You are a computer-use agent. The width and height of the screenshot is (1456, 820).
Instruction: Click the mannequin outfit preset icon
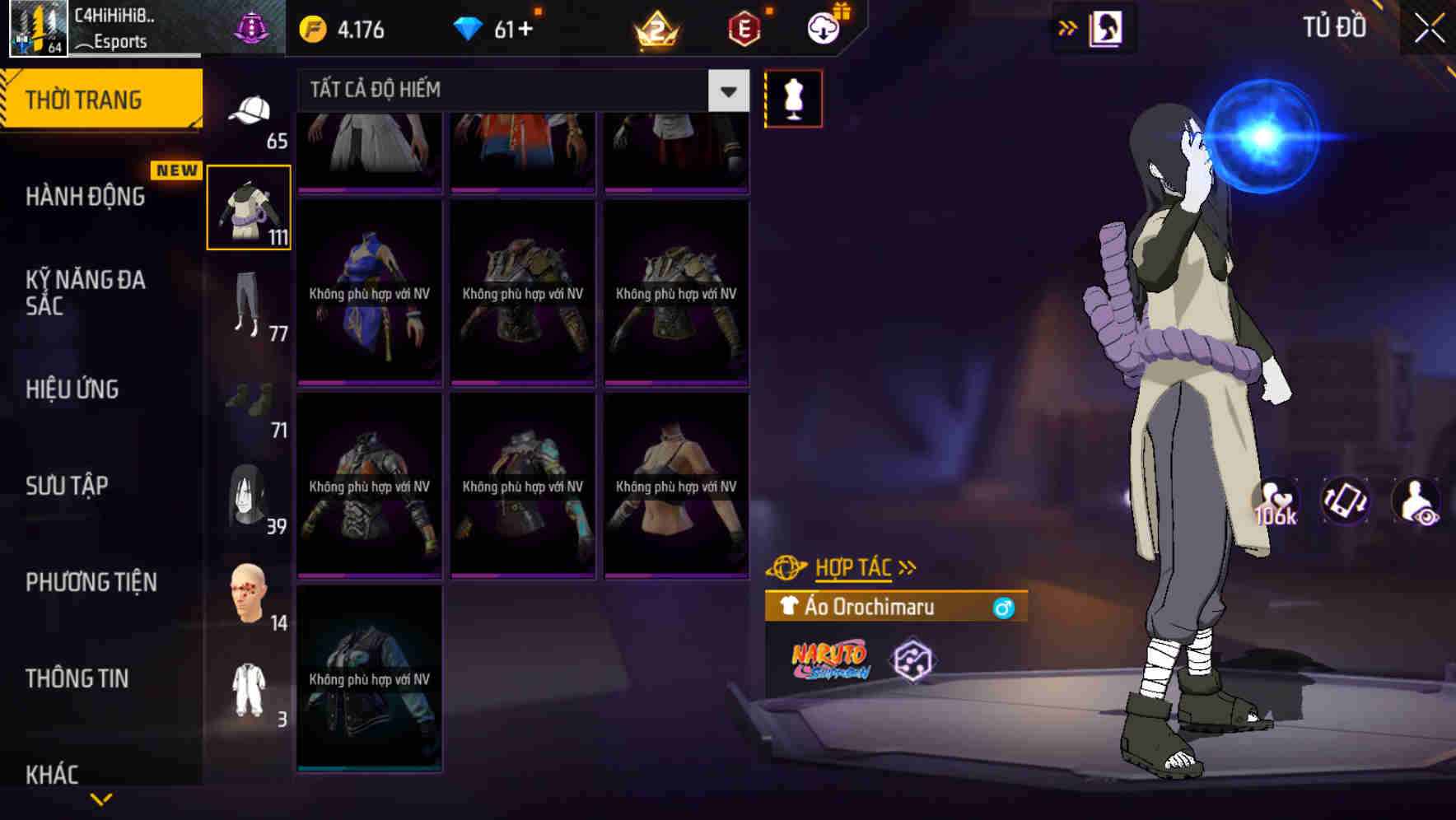coord(792,96)
